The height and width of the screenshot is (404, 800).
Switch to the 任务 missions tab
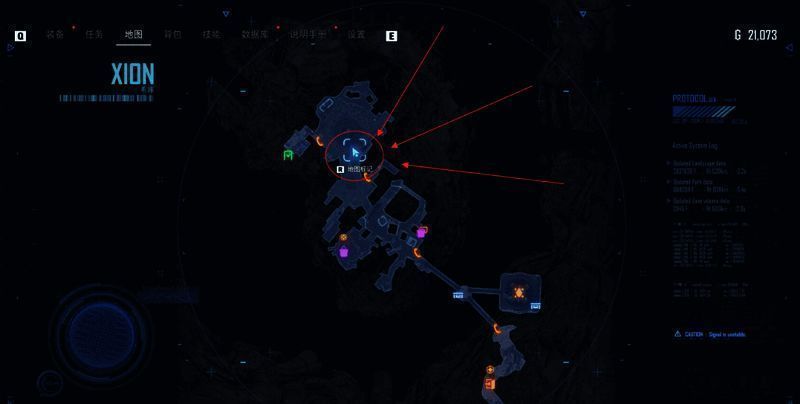(x=94, y=35)
